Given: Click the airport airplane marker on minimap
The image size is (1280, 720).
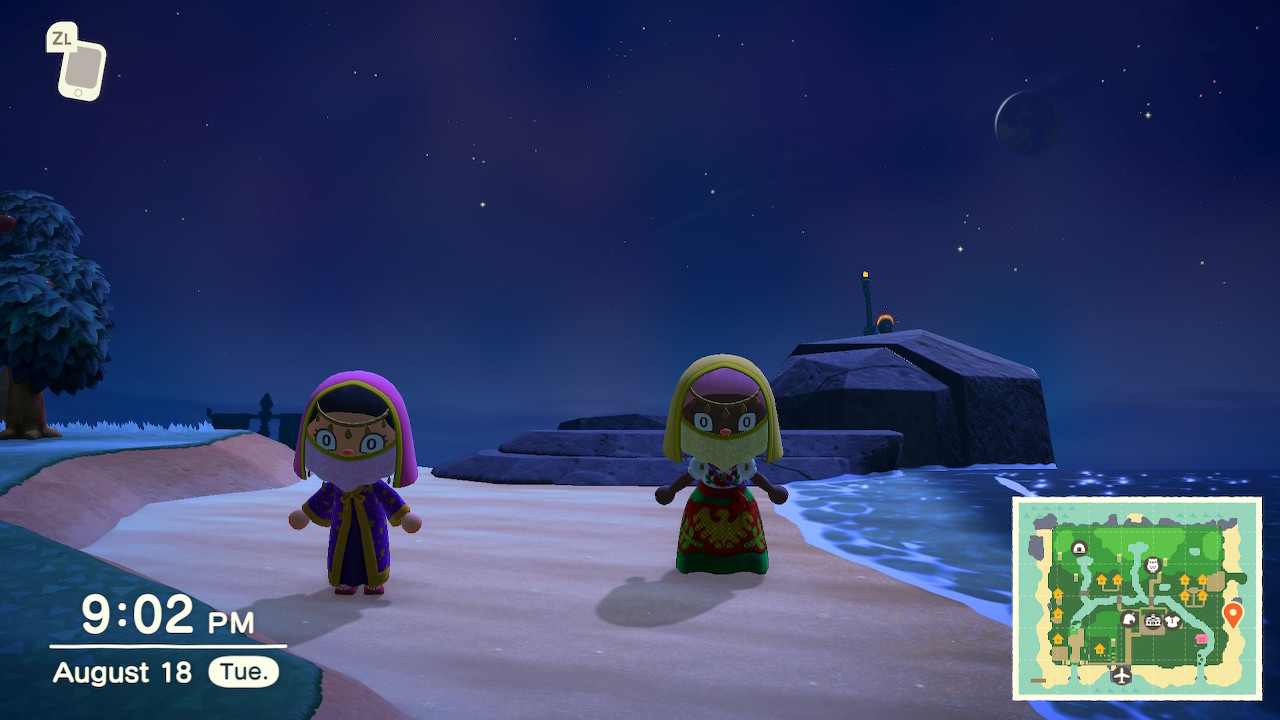Looking at the screenshot, I should (1122, 676).
